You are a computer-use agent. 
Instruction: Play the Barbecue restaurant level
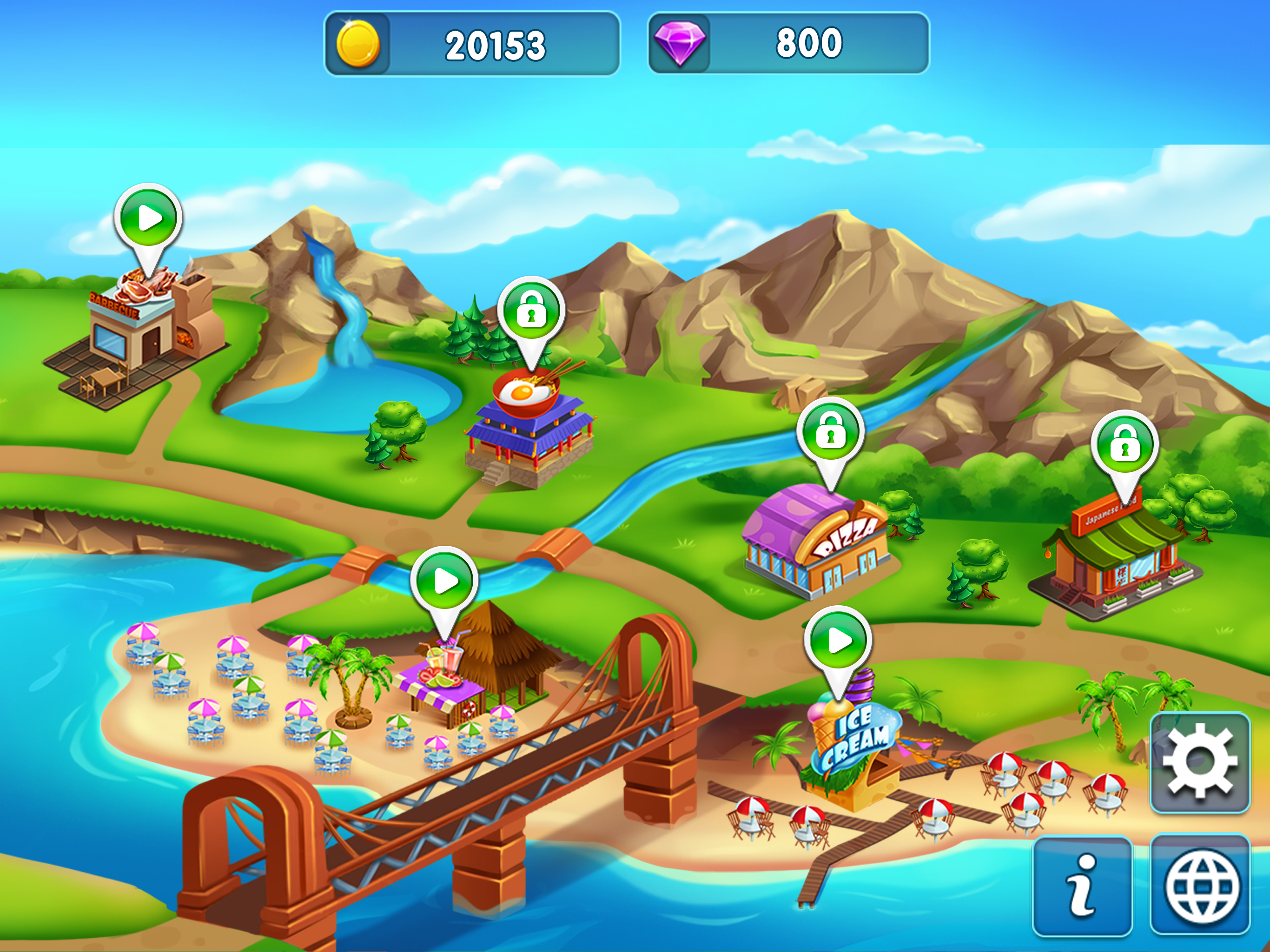[149, 218]
